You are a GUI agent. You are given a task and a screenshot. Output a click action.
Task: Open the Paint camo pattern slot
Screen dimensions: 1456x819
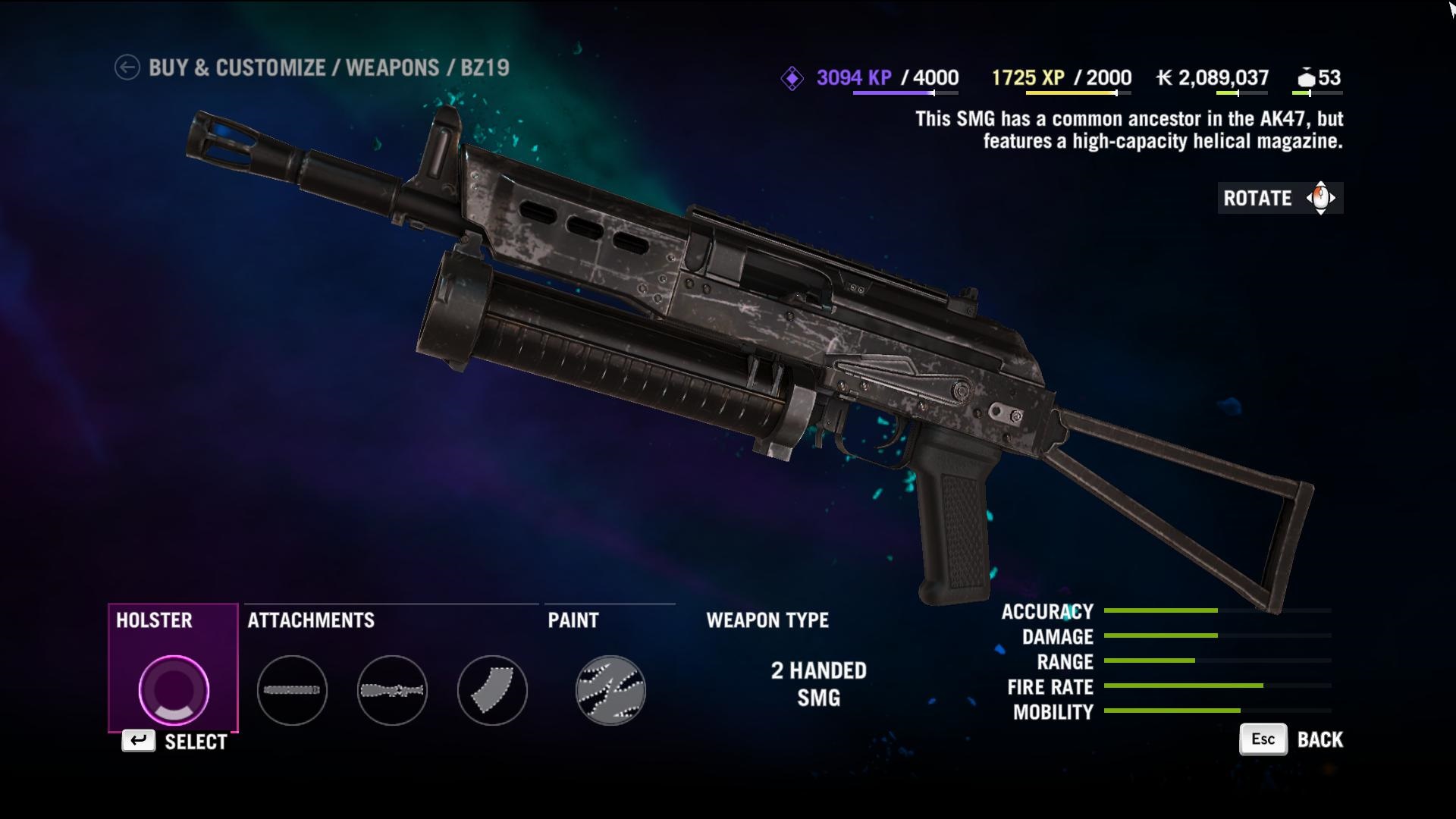[x=610, y=690]
